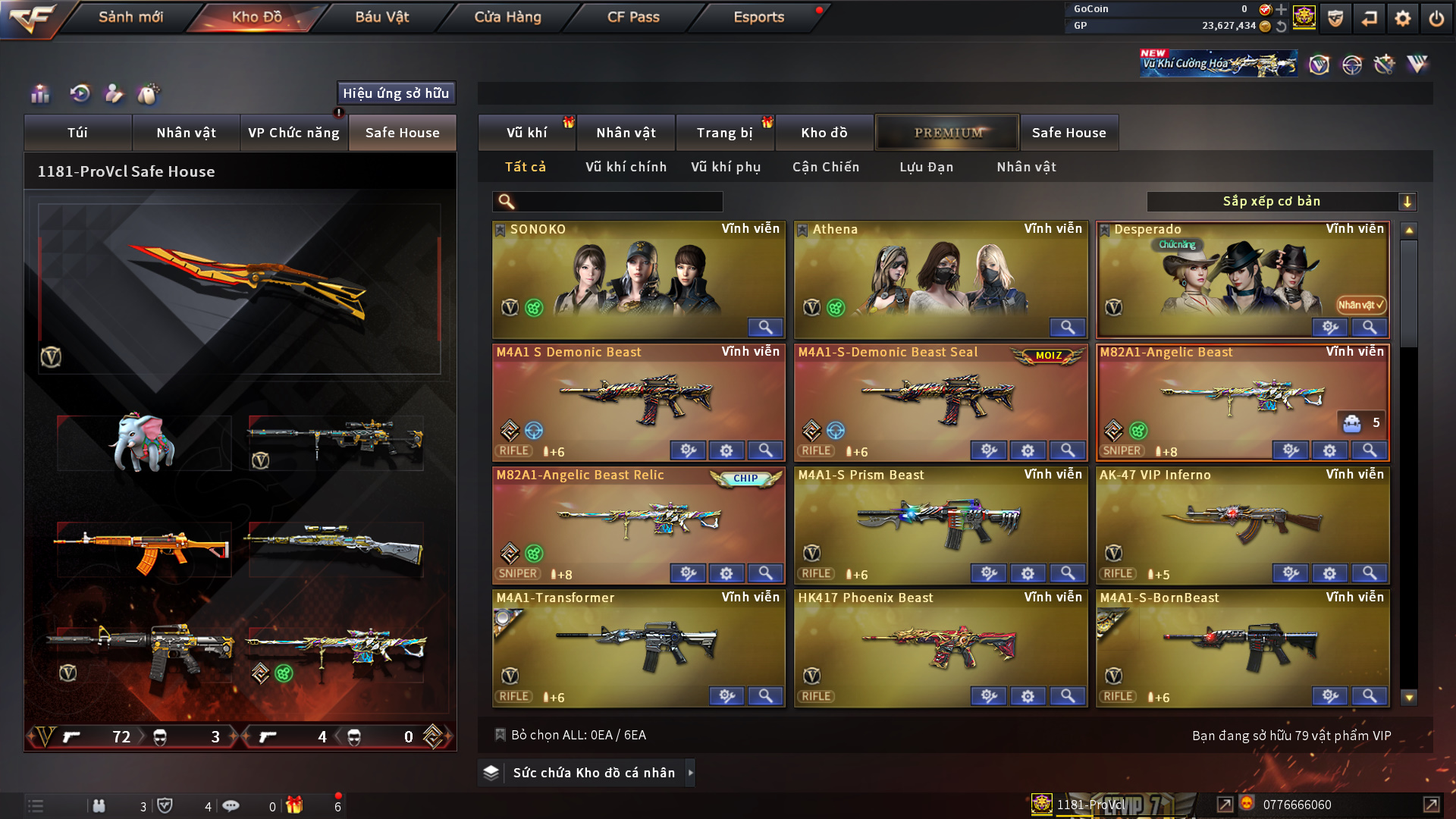1456x819 pixels.
Task: Open the CF Pass menu
Action: tap(633, 17)
